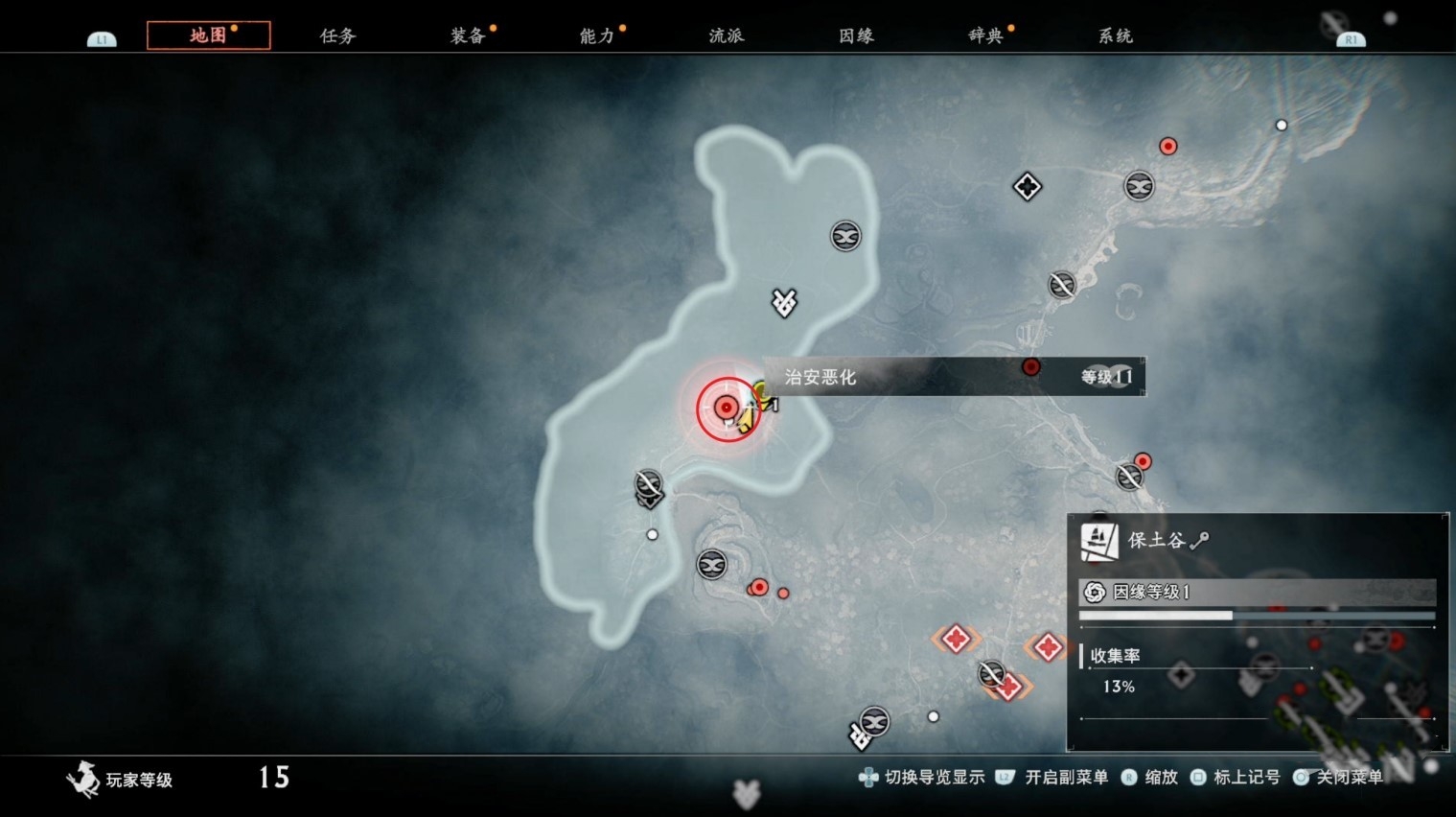Open the 装备 tab
1456x817 pixels.
click(x=468, y=35)
